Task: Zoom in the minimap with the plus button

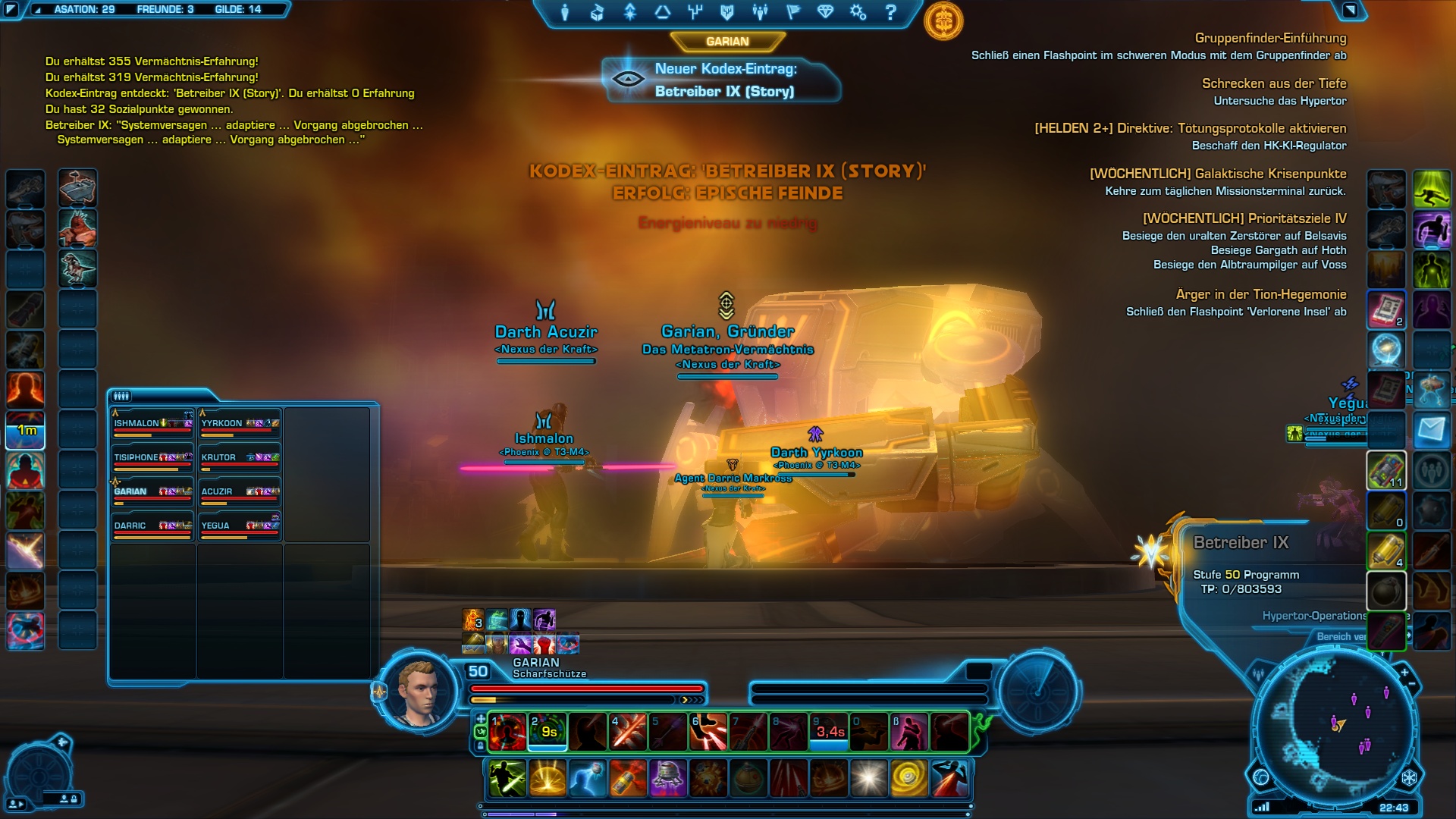Action: point(1404,672)
